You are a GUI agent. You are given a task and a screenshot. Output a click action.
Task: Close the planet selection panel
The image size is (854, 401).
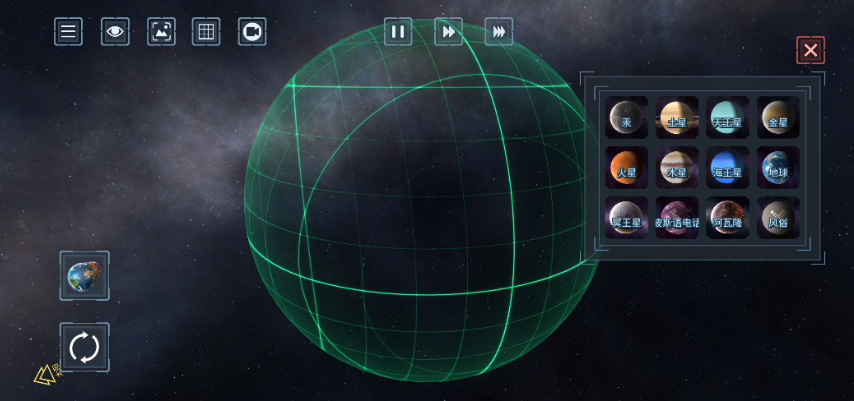coord(810,50)
